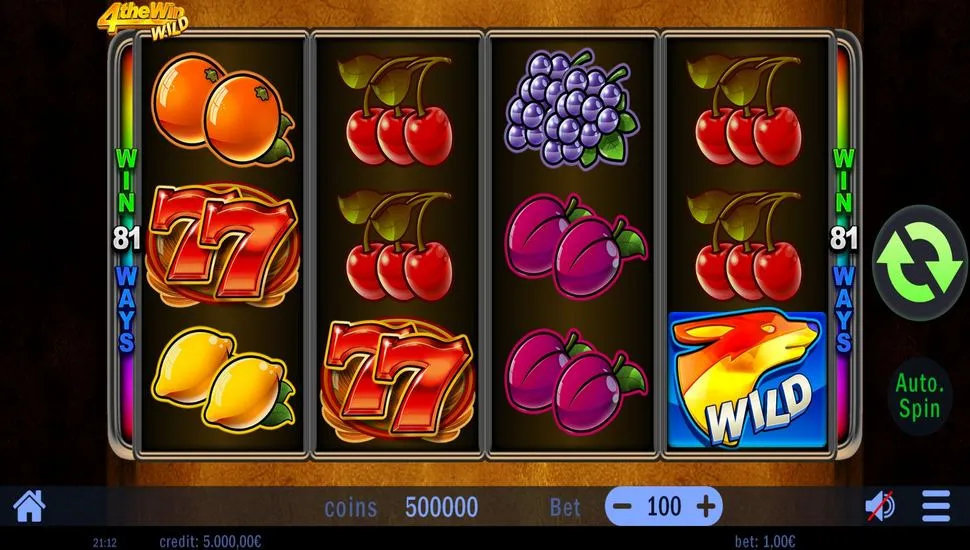The height and width of the screenshot is (550, 970).
Task: Toggle the muted sound speaker icon
Action: [x=880, y=507]
